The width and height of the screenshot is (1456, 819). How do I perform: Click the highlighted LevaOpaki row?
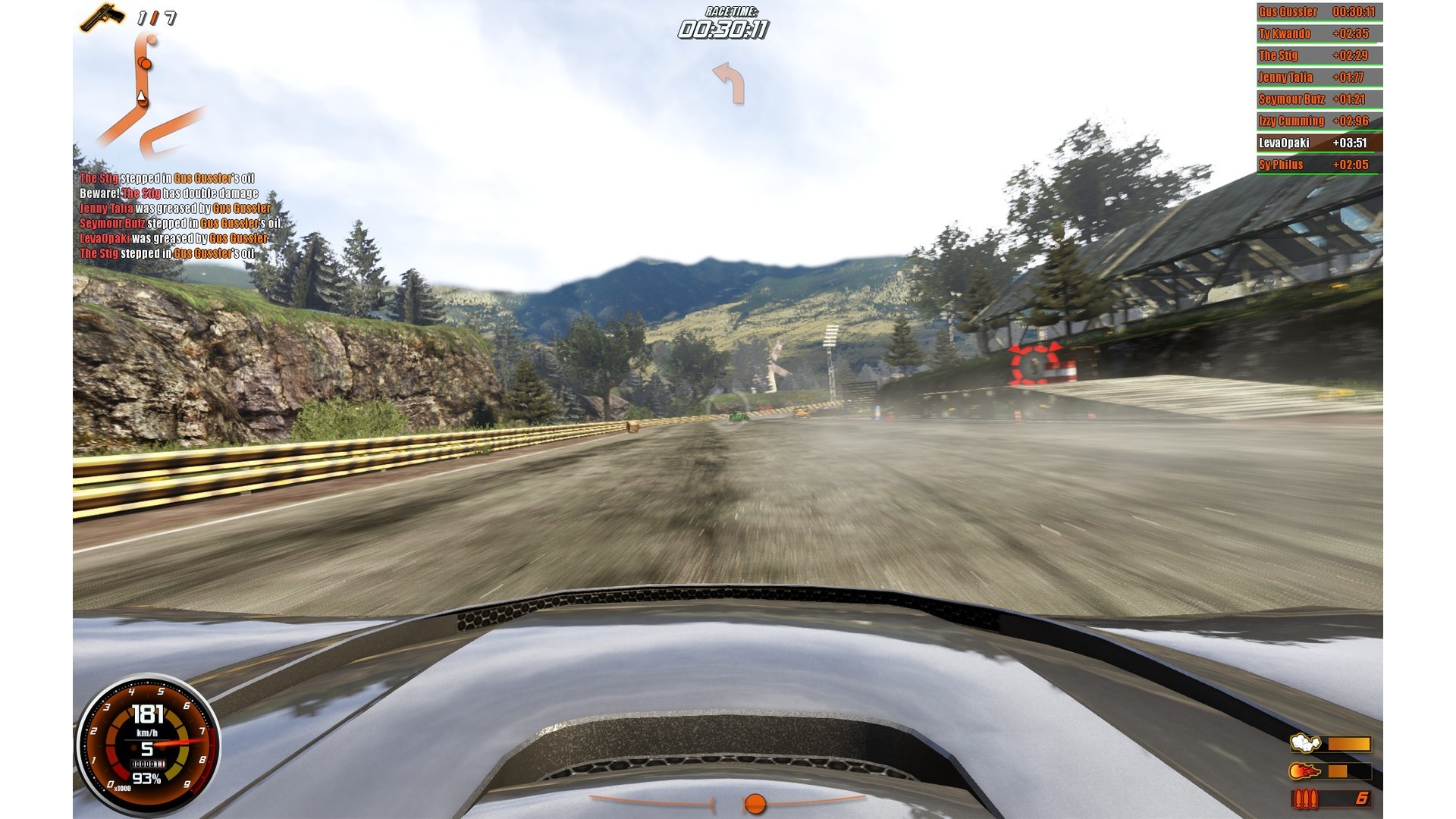pyautogui.click(x=1319, y=143)
